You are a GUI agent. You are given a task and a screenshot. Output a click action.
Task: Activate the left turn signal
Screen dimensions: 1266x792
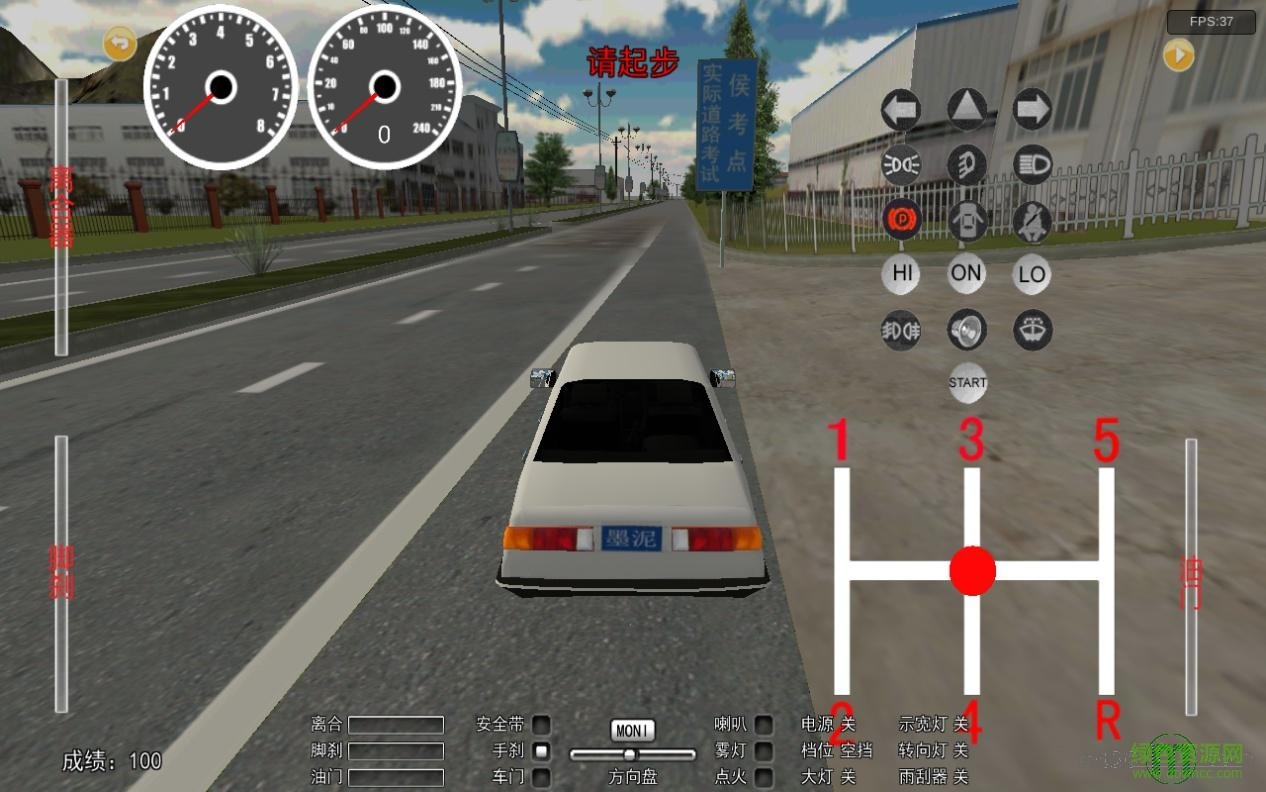point(901,109)
